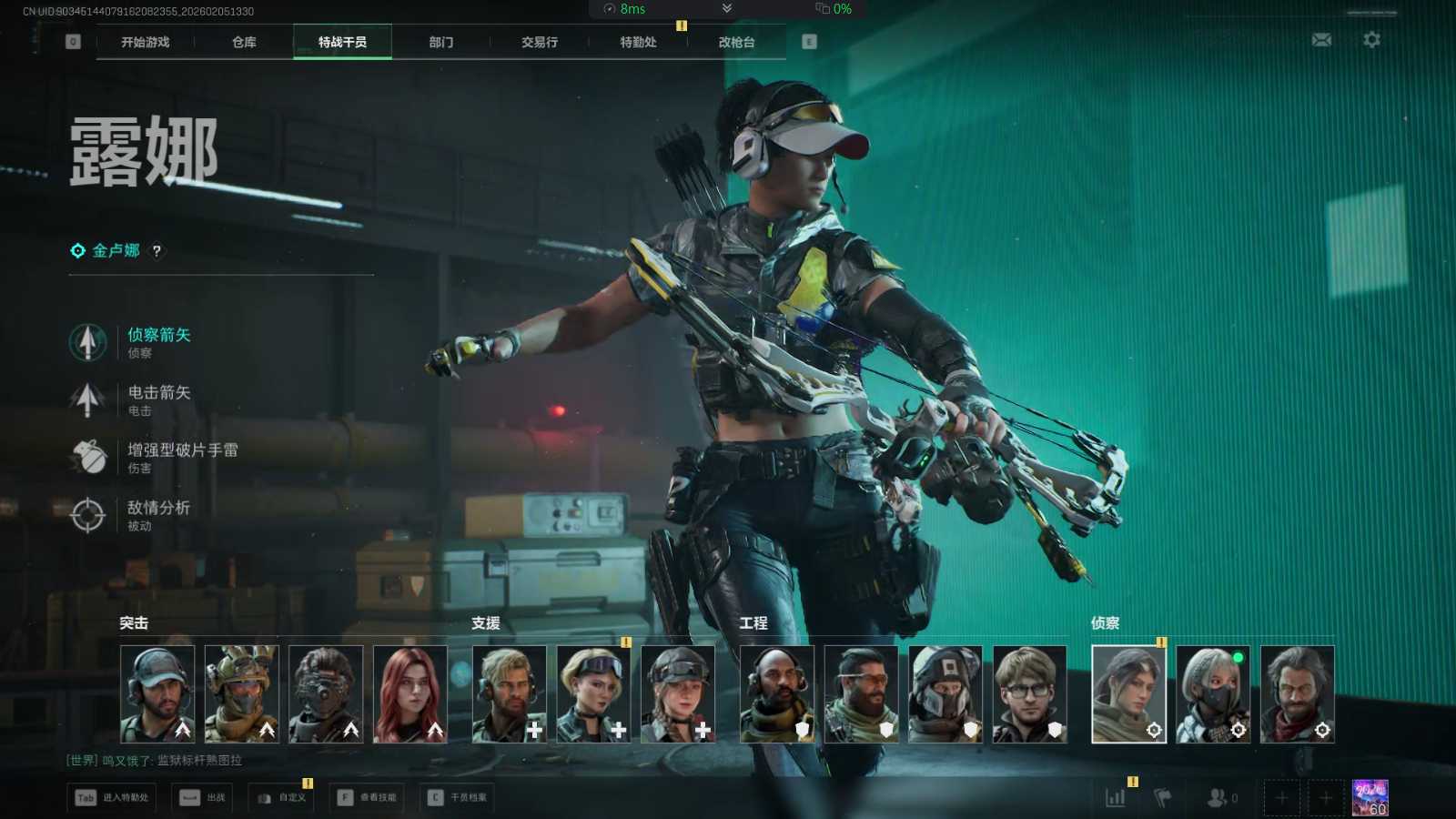
Task: Choose the red-haired assault operator portrait
Action: click(x=410, y=693)
